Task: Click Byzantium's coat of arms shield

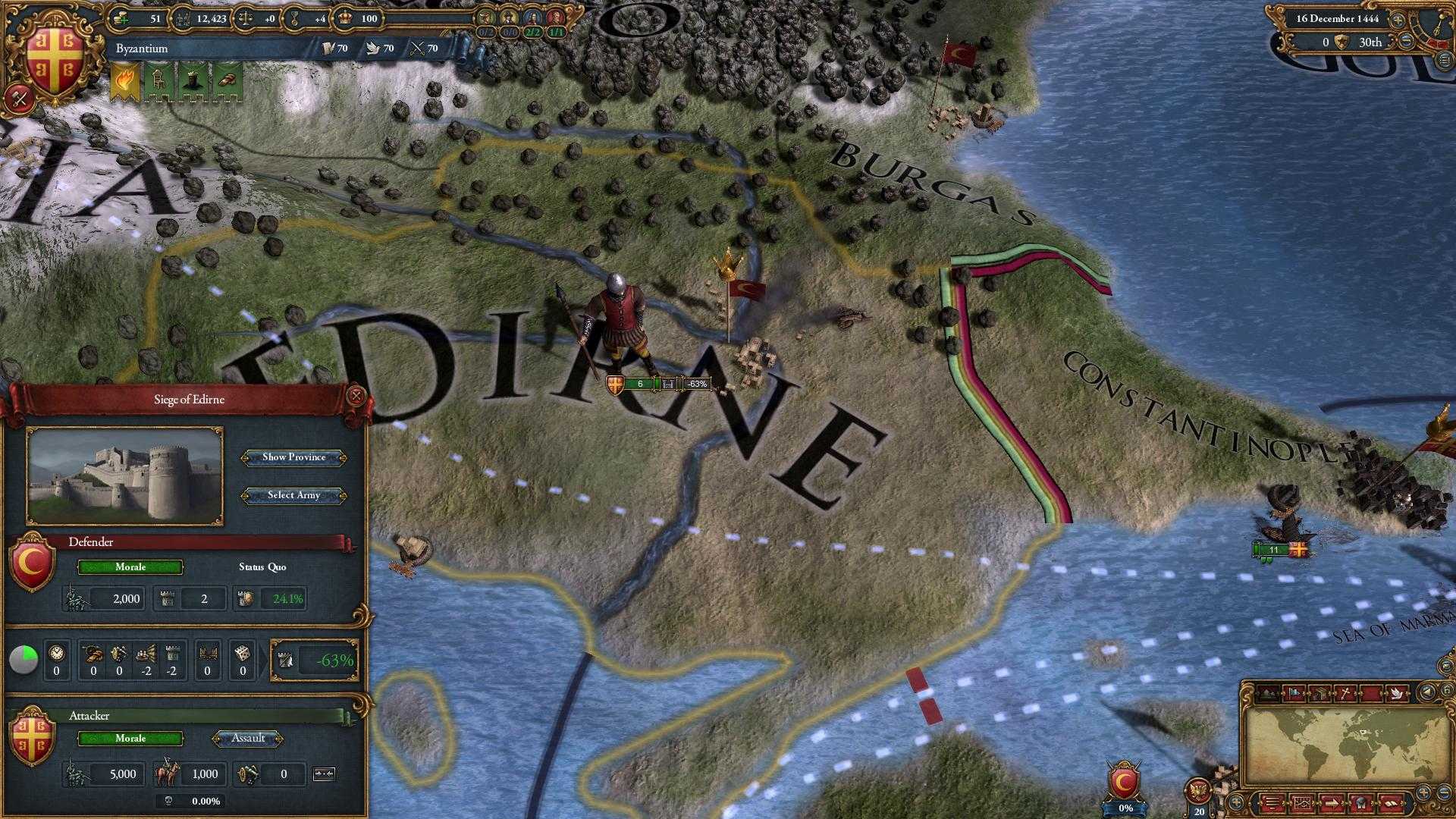Action: click(52, 55)
